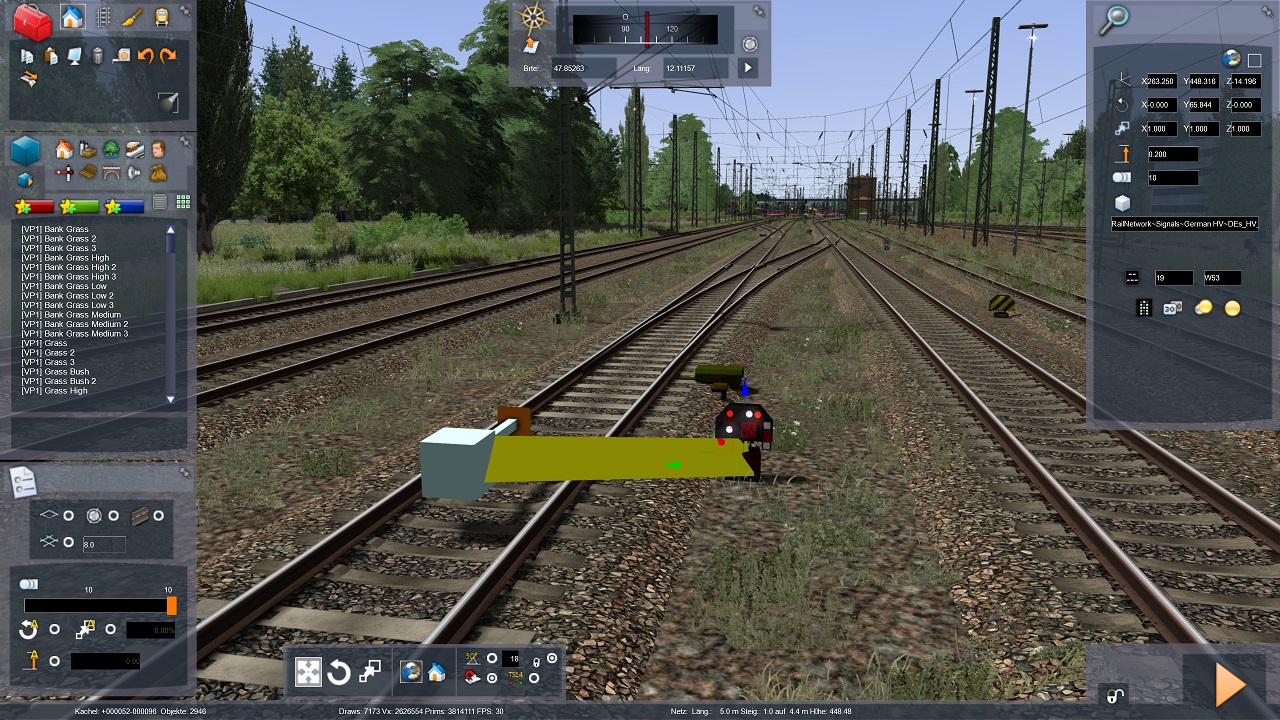
Task: Undo the last action with left arrow
Action: [145, 56]
